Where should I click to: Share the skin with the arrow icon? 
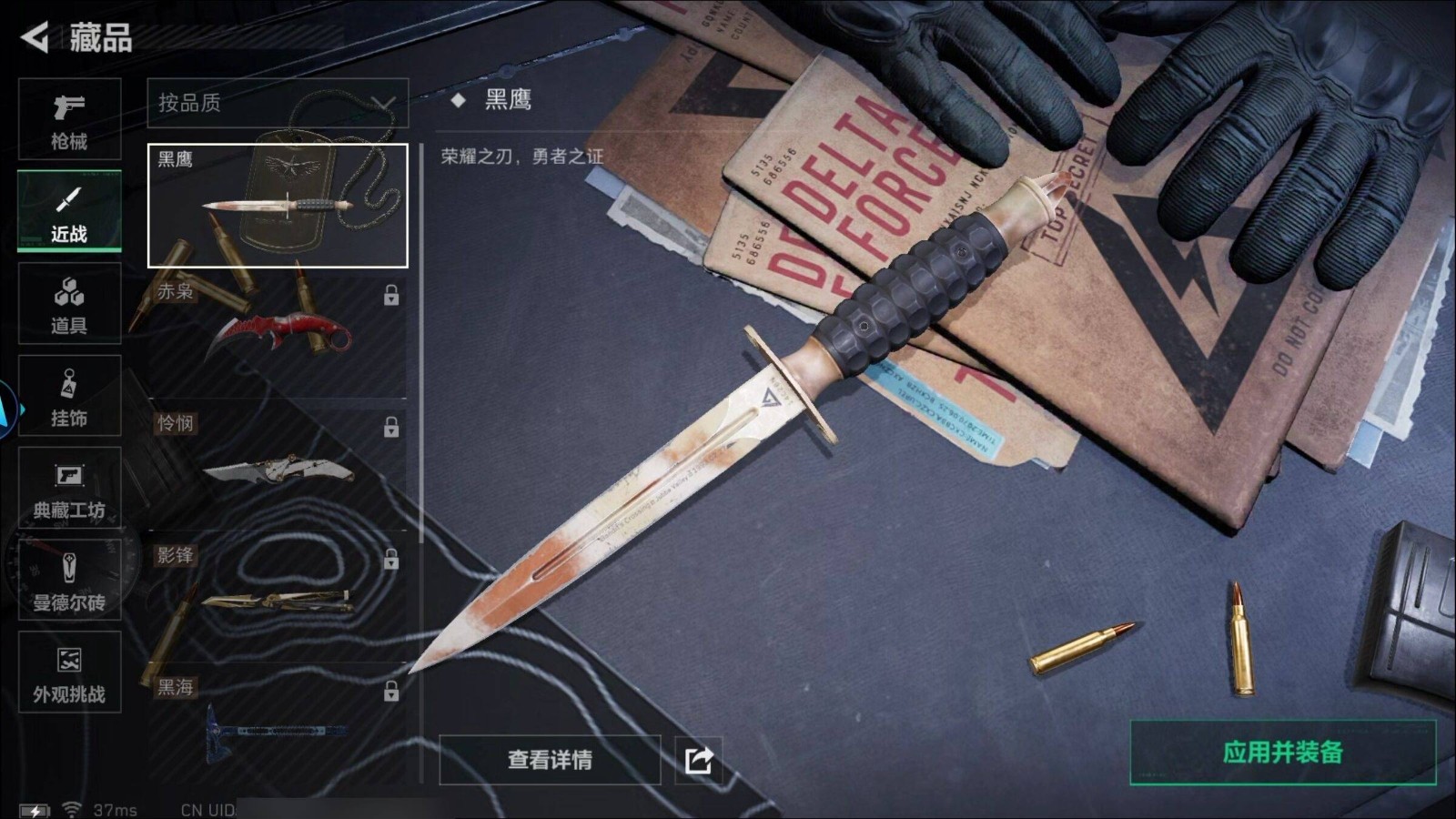tap(699, 760)
